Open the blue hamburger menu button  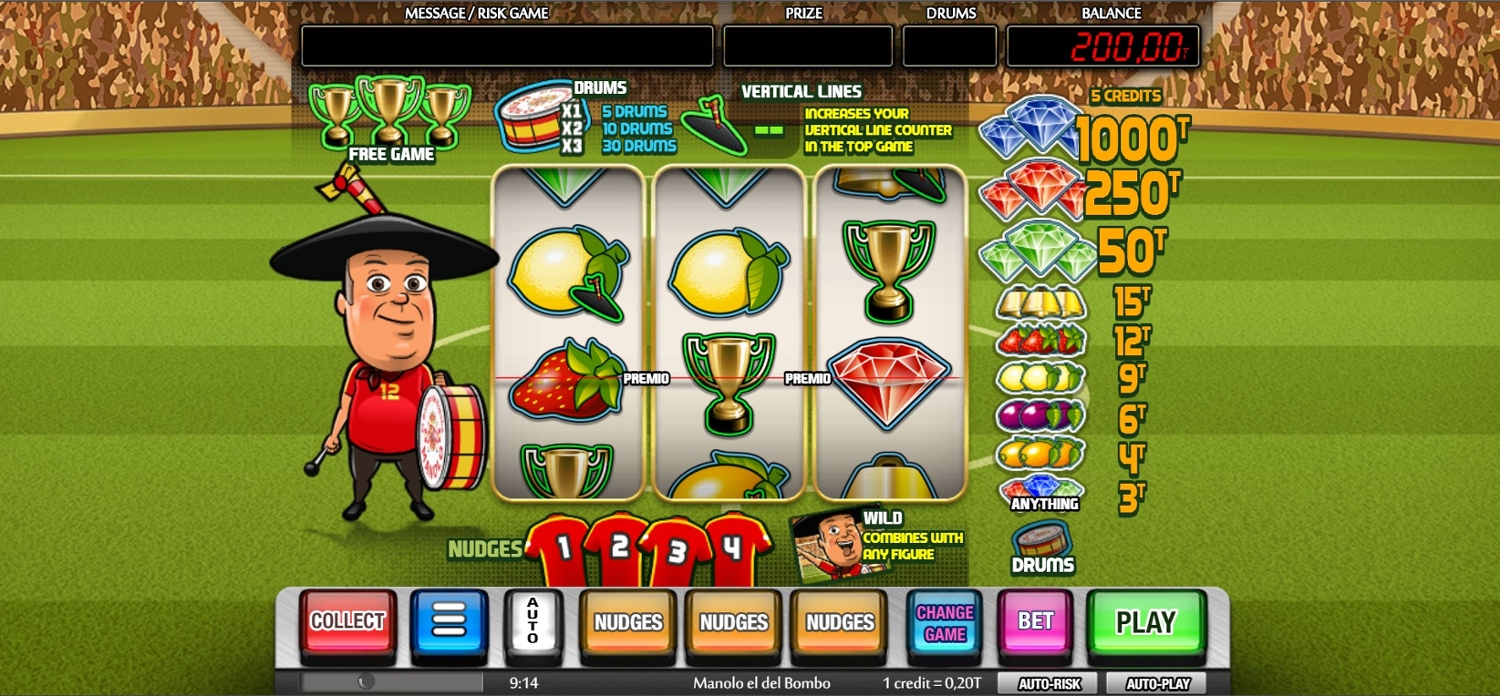point(449,622)
